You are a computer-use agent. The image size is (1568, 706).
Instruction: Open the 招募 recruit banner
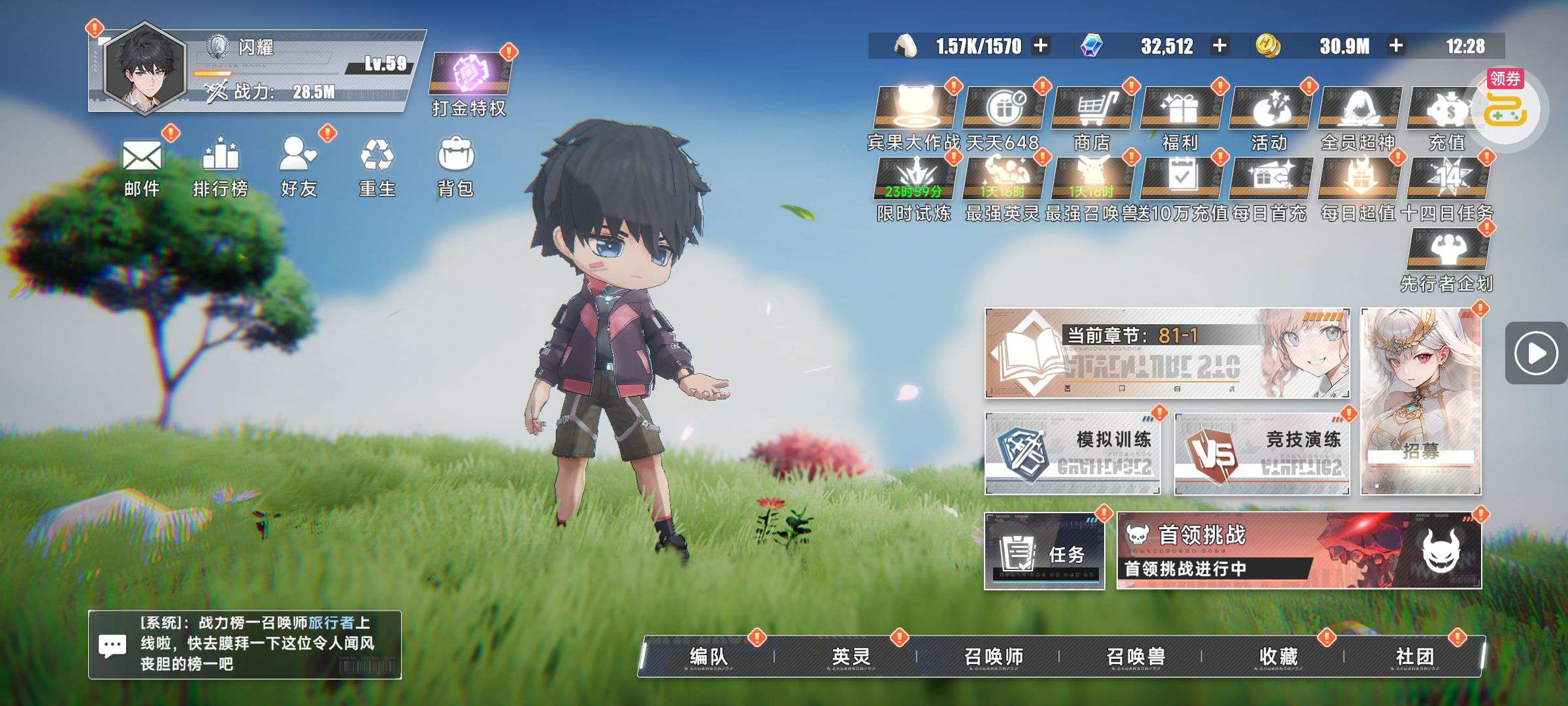coord(1420,401)
